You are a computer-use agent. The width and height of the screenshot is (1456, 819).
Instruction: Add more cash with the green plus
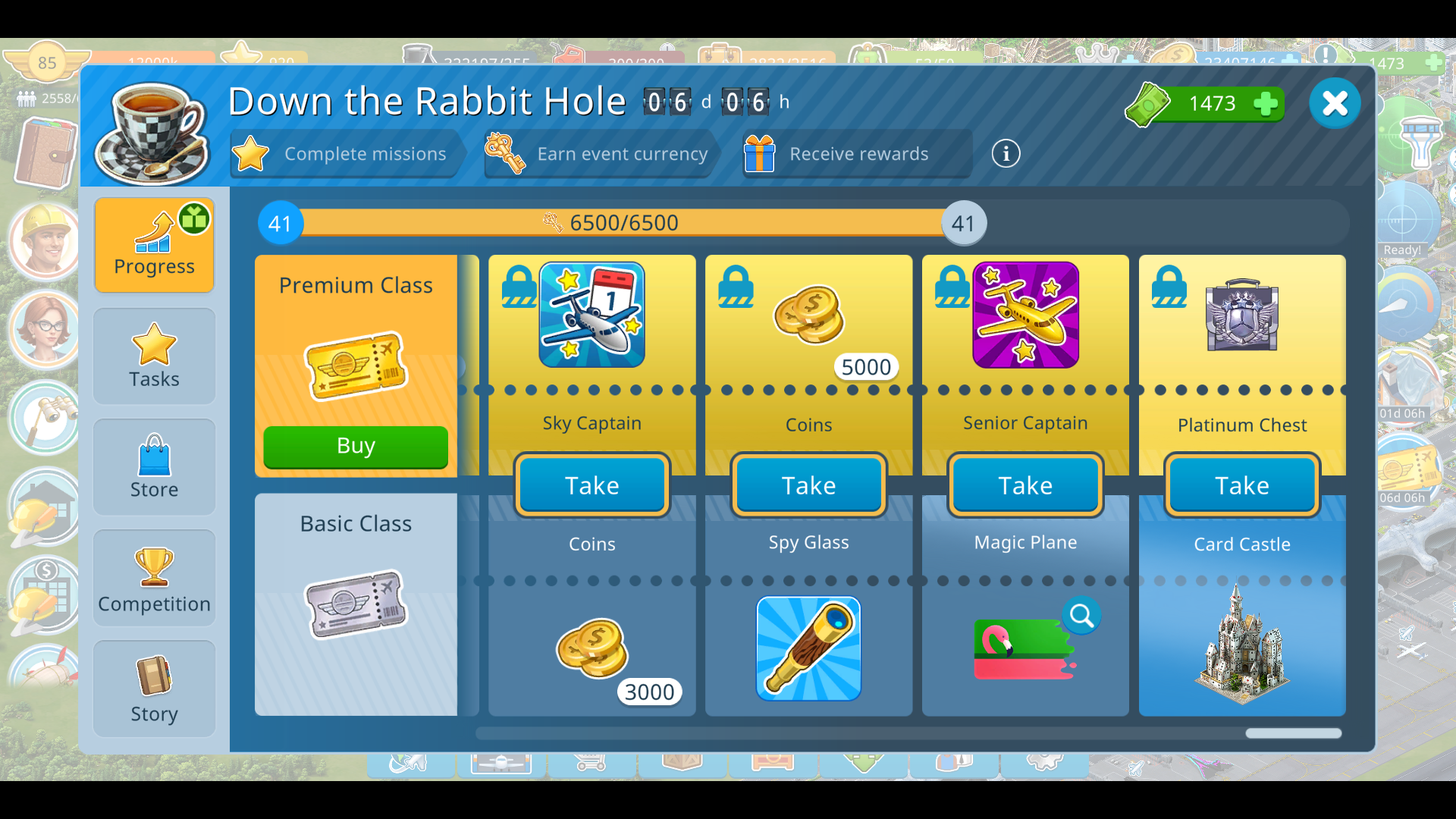point(1265,104)
